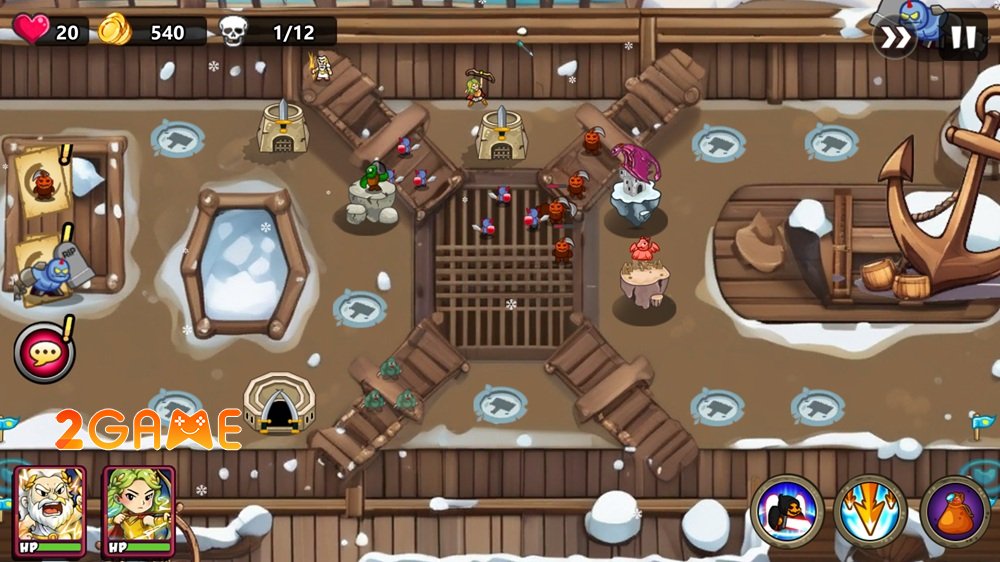Use the orange gold bag ability

click(x=954, y=511)
